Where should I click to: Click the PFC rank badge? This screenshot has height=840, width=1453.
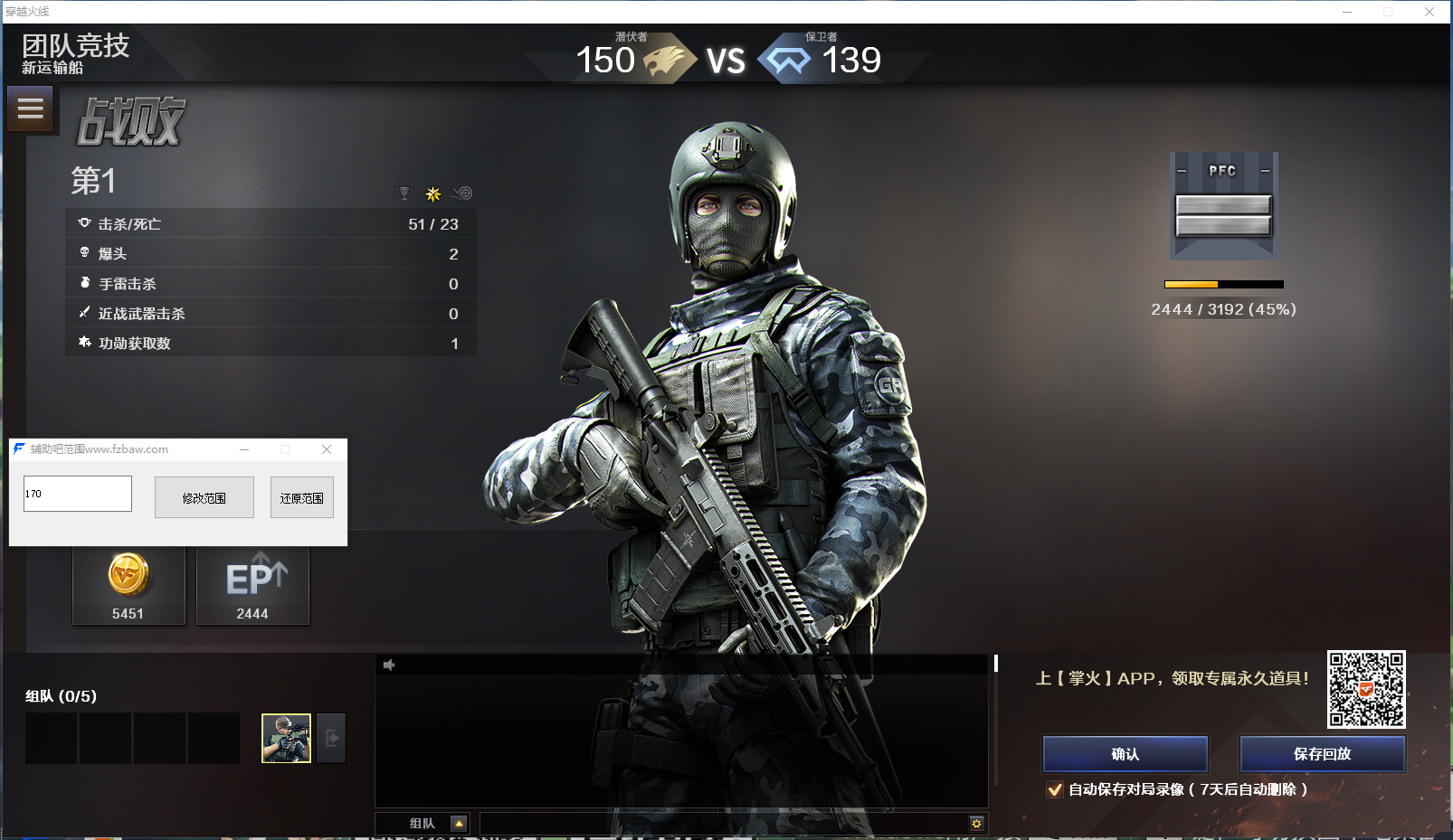pos(1223,206)
